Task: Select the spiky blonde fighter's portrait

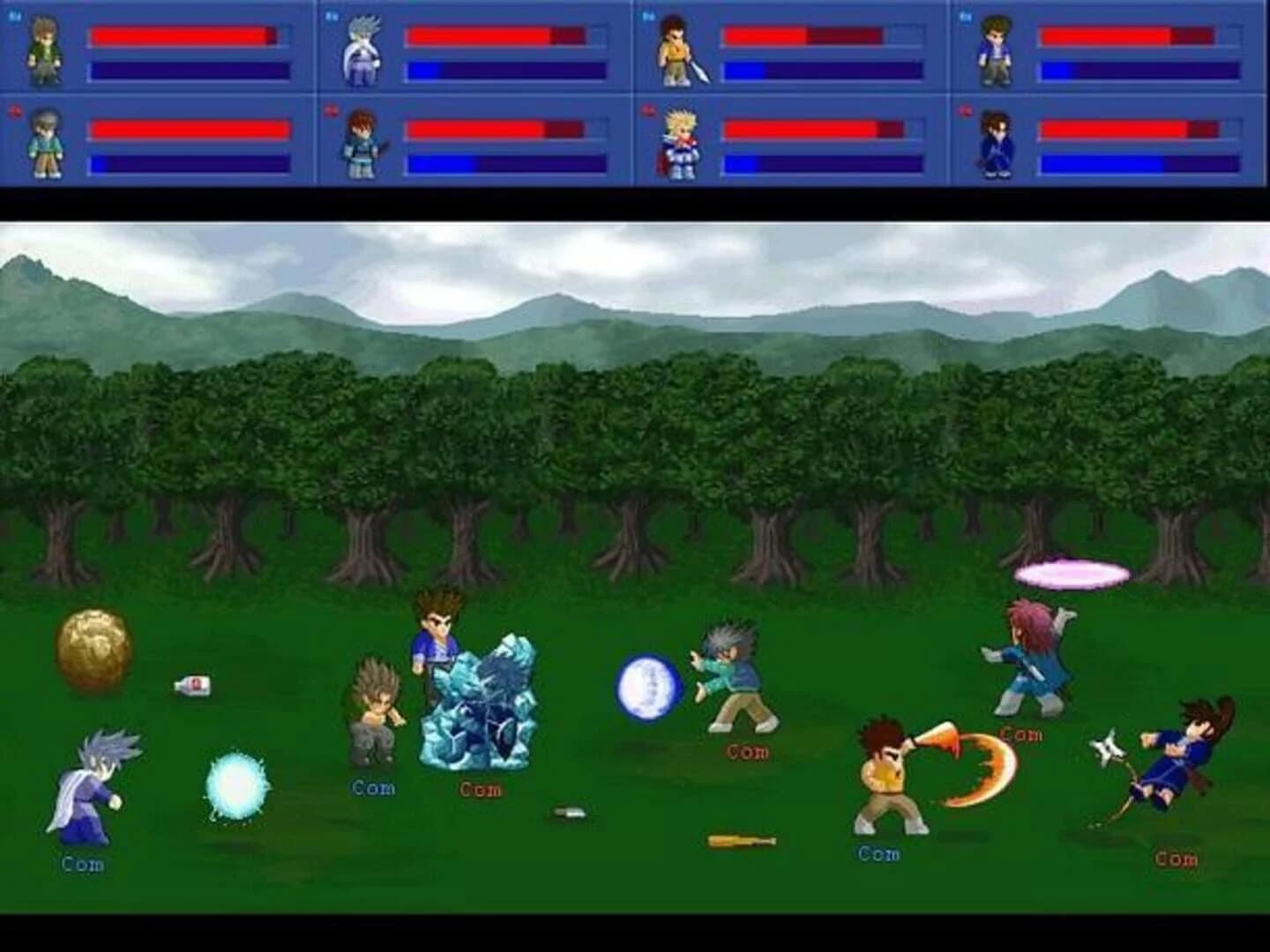Action: pyautogui.click(x=679, y=145)
